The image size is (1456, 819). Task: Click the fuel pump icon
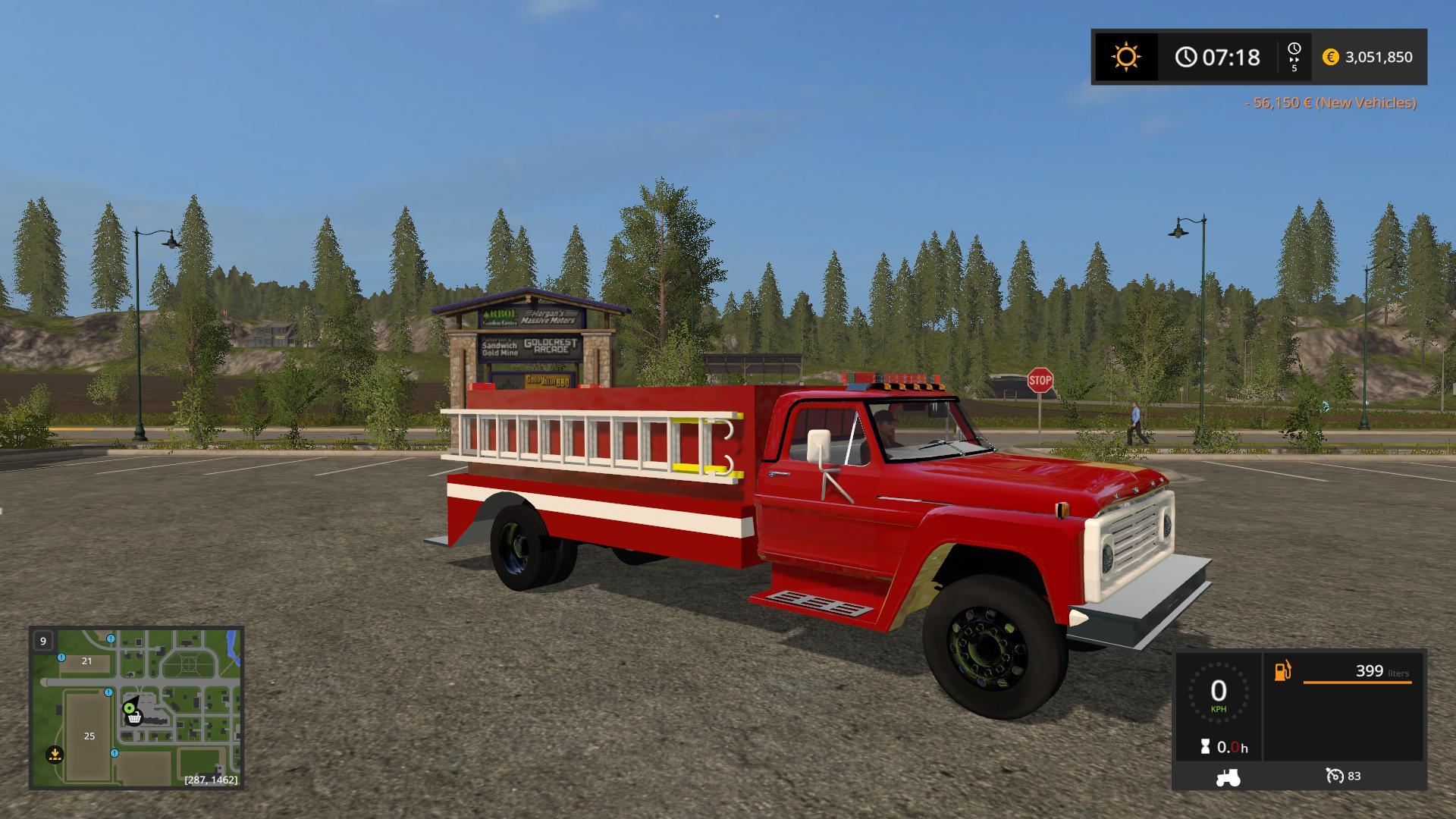[1282, 671]
